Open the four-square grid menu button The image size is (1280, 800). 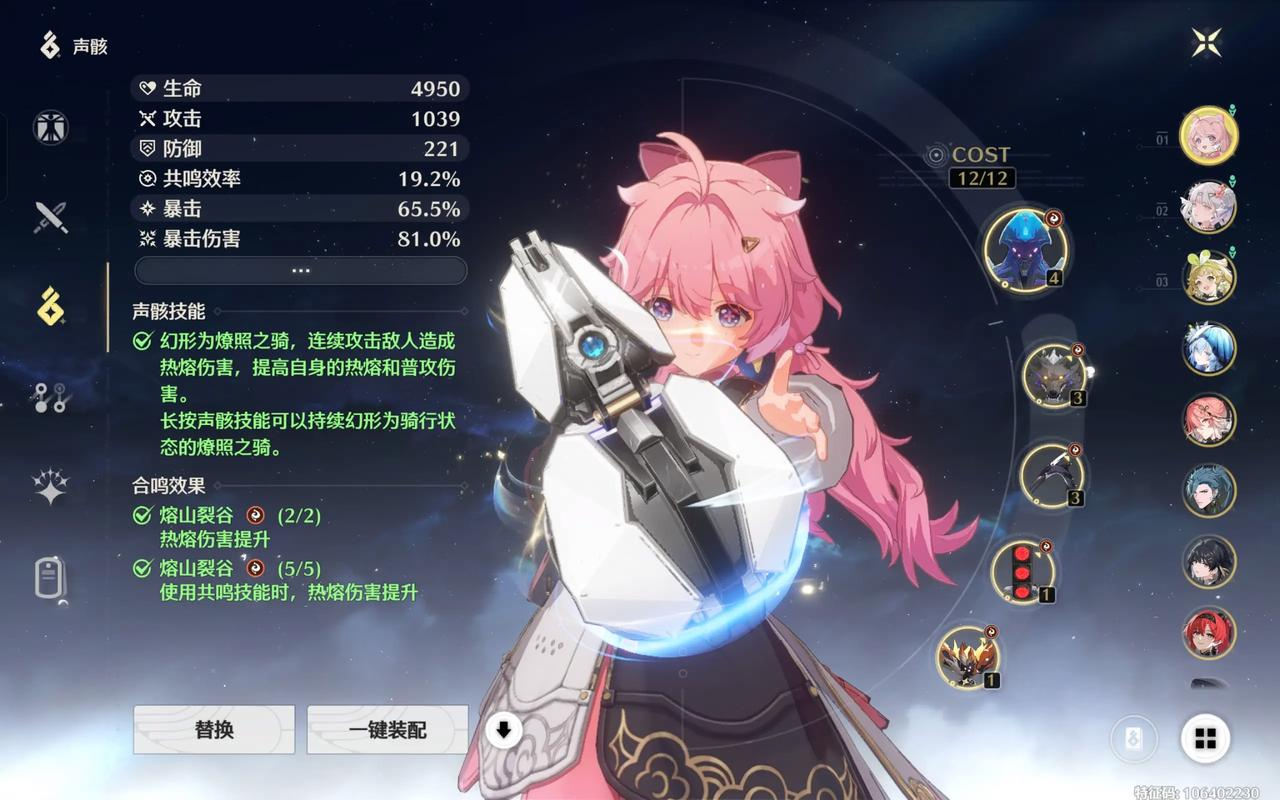click(1205, 739)
